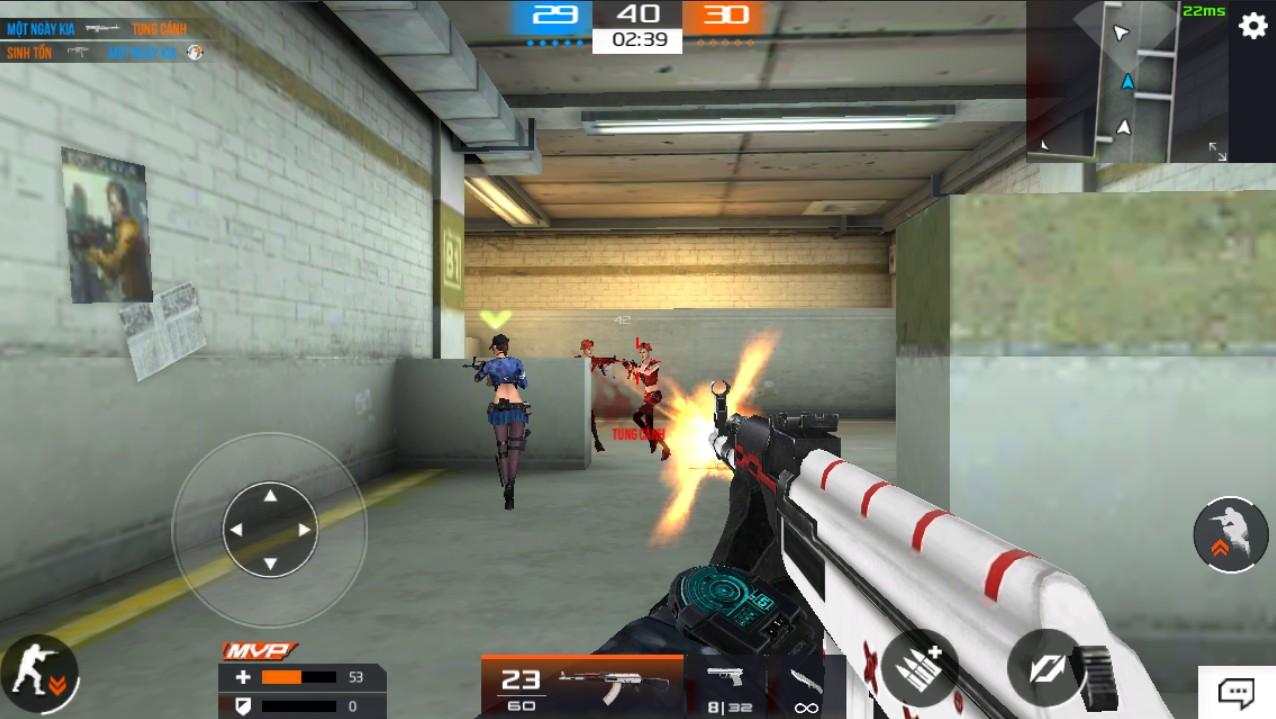The image size is (1276, 719).
Task: Tap the movement joystick up arrow
Action: coord(269,495)
